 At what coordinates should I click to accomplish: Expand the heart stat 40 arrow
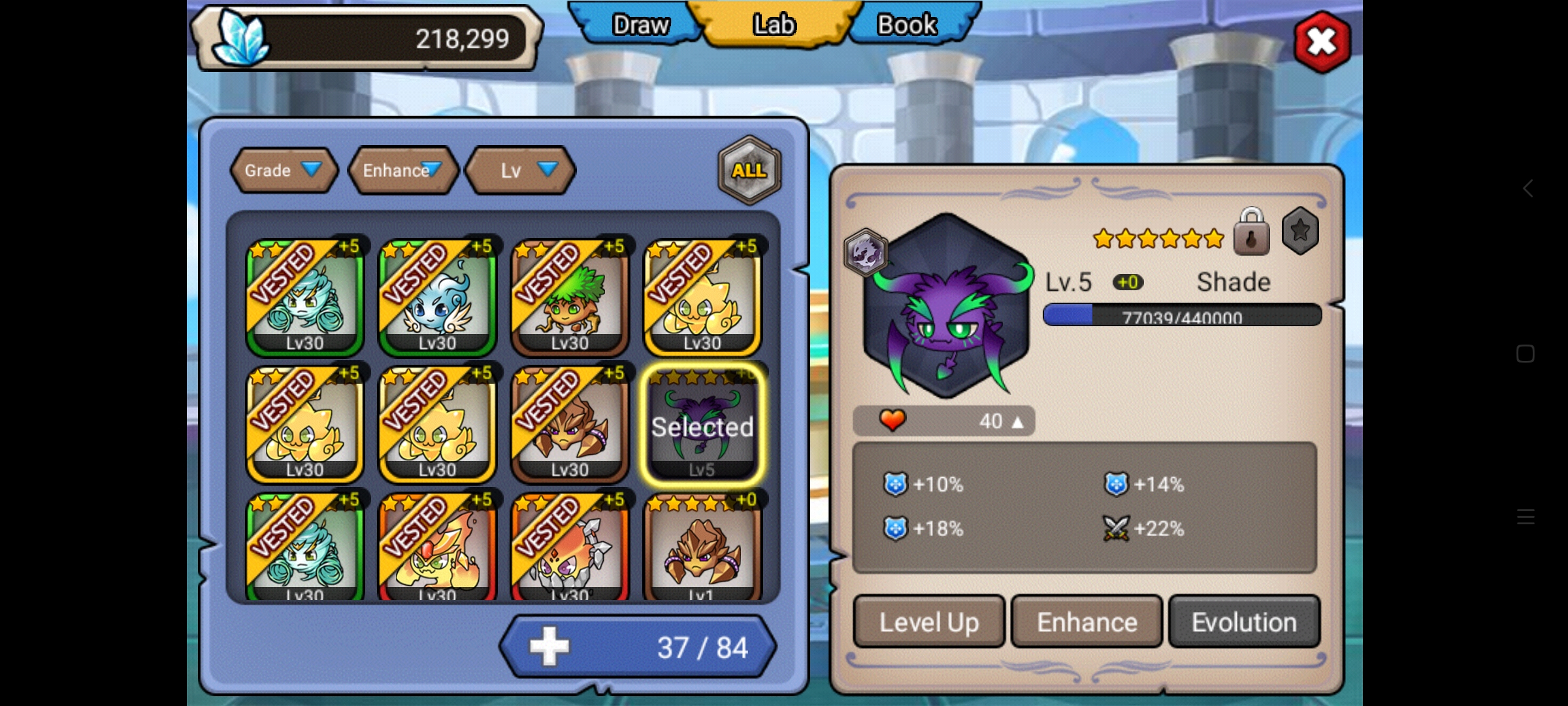tap(1017, 422)
